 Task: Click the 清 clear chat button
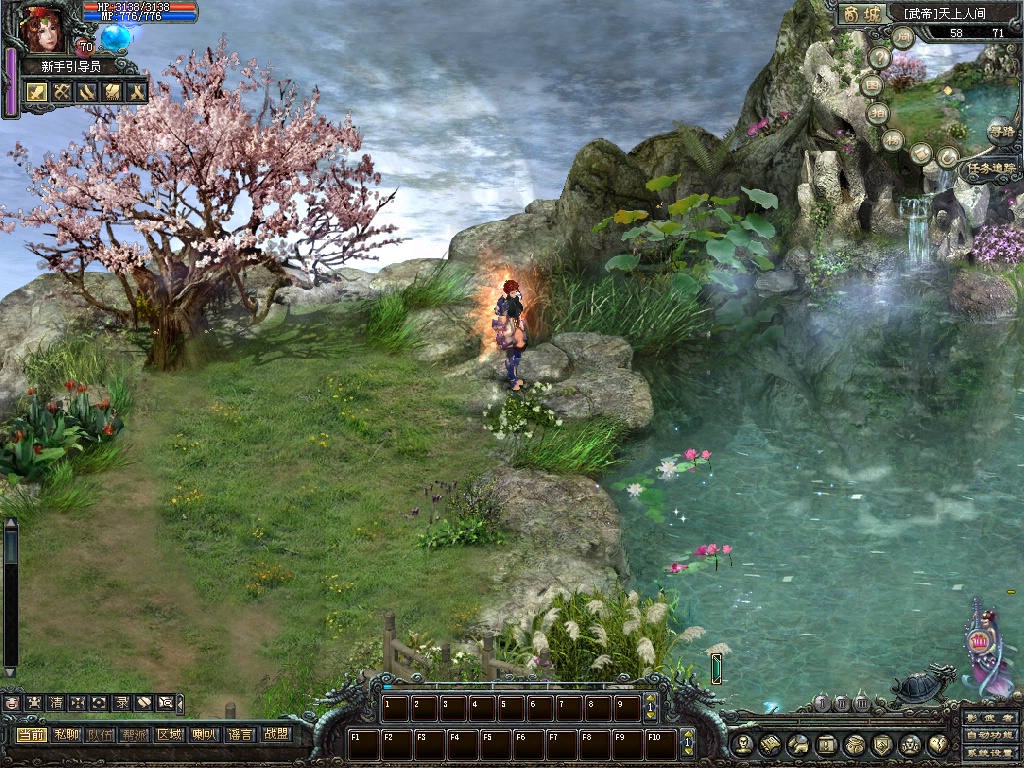click(56, 703)
